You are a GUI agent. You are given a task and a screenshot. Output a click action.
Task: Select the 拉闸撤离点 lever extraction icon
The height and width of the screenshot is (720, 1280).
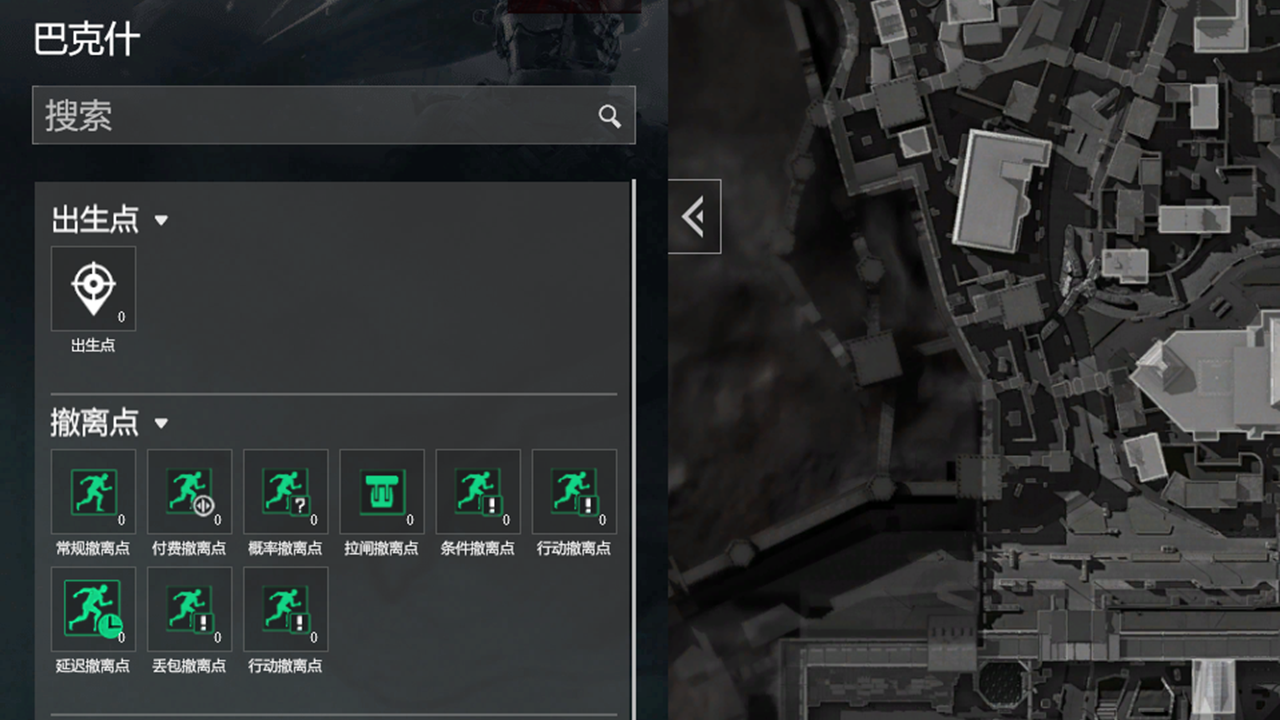coord(381,491)
